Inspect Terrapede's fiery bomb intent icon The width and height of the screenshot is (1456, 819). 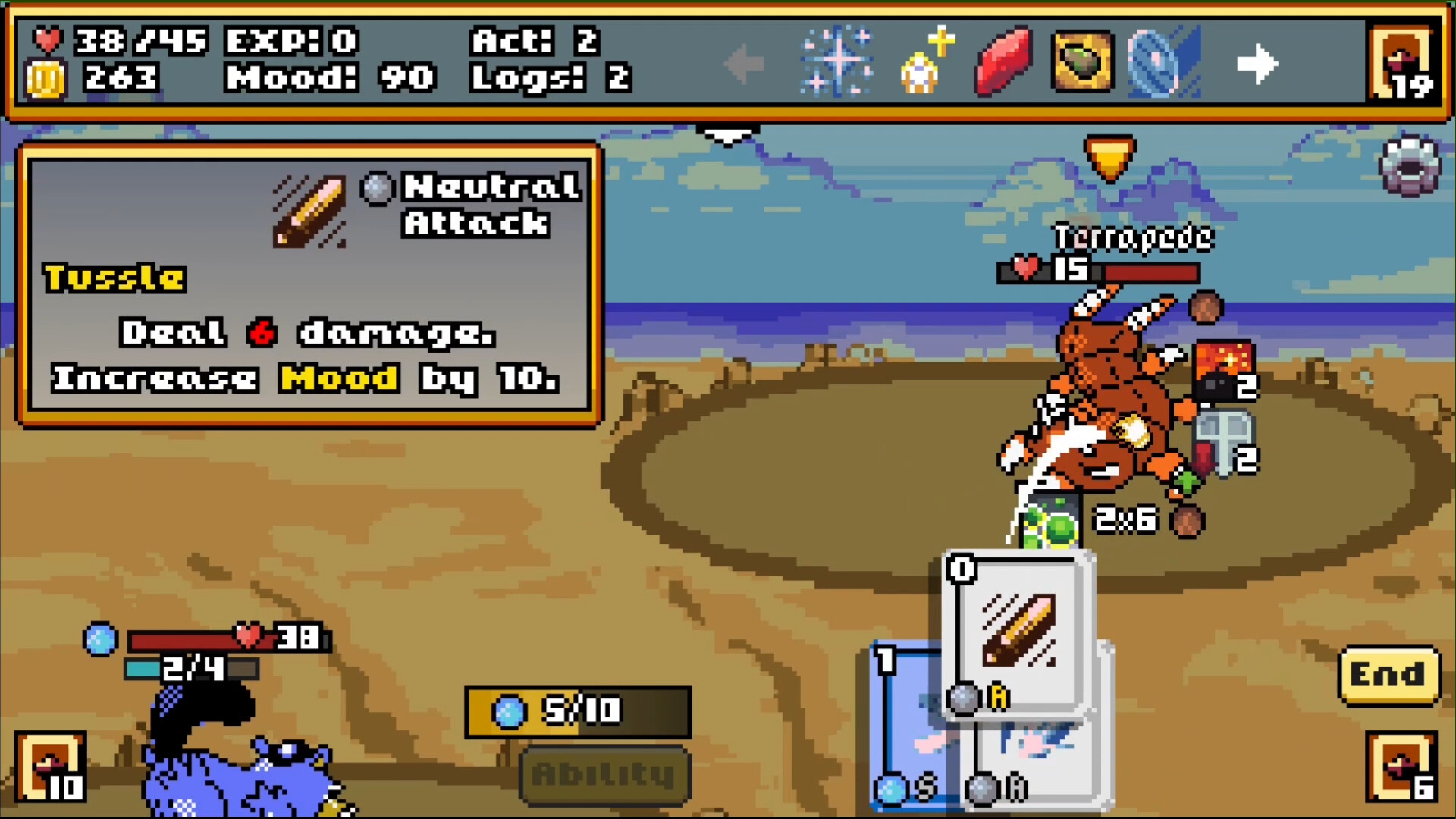[1221, 372]
